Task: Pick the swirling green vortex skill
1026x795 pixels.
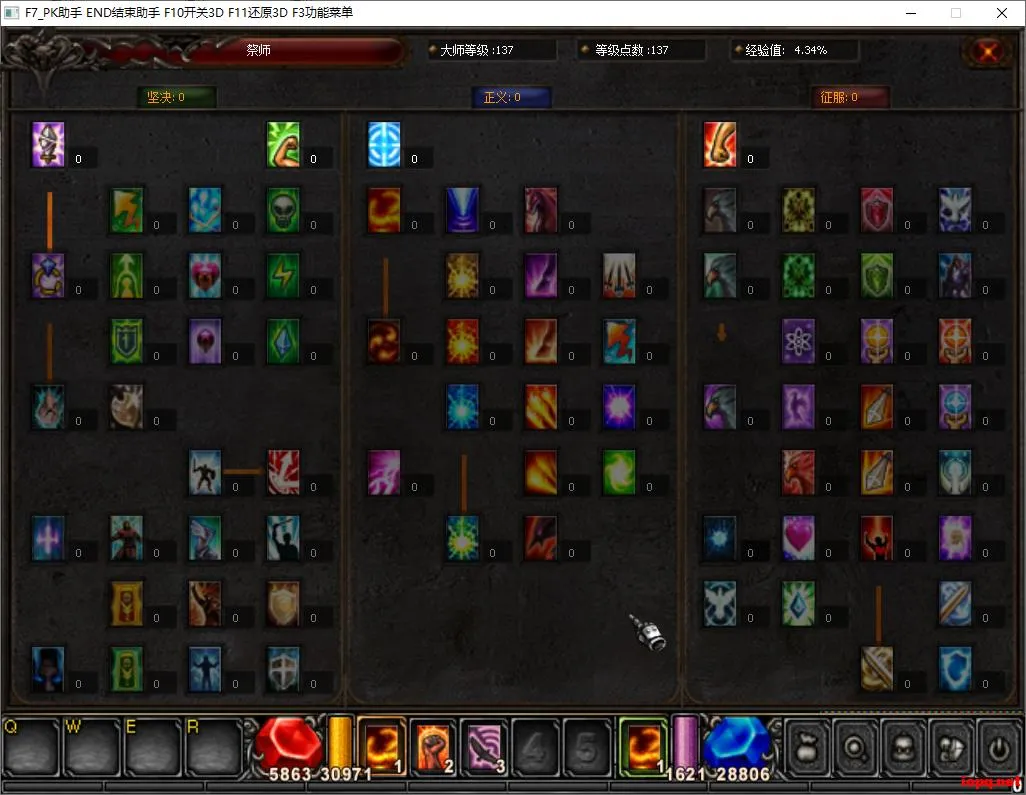Action: coord(620,472)
